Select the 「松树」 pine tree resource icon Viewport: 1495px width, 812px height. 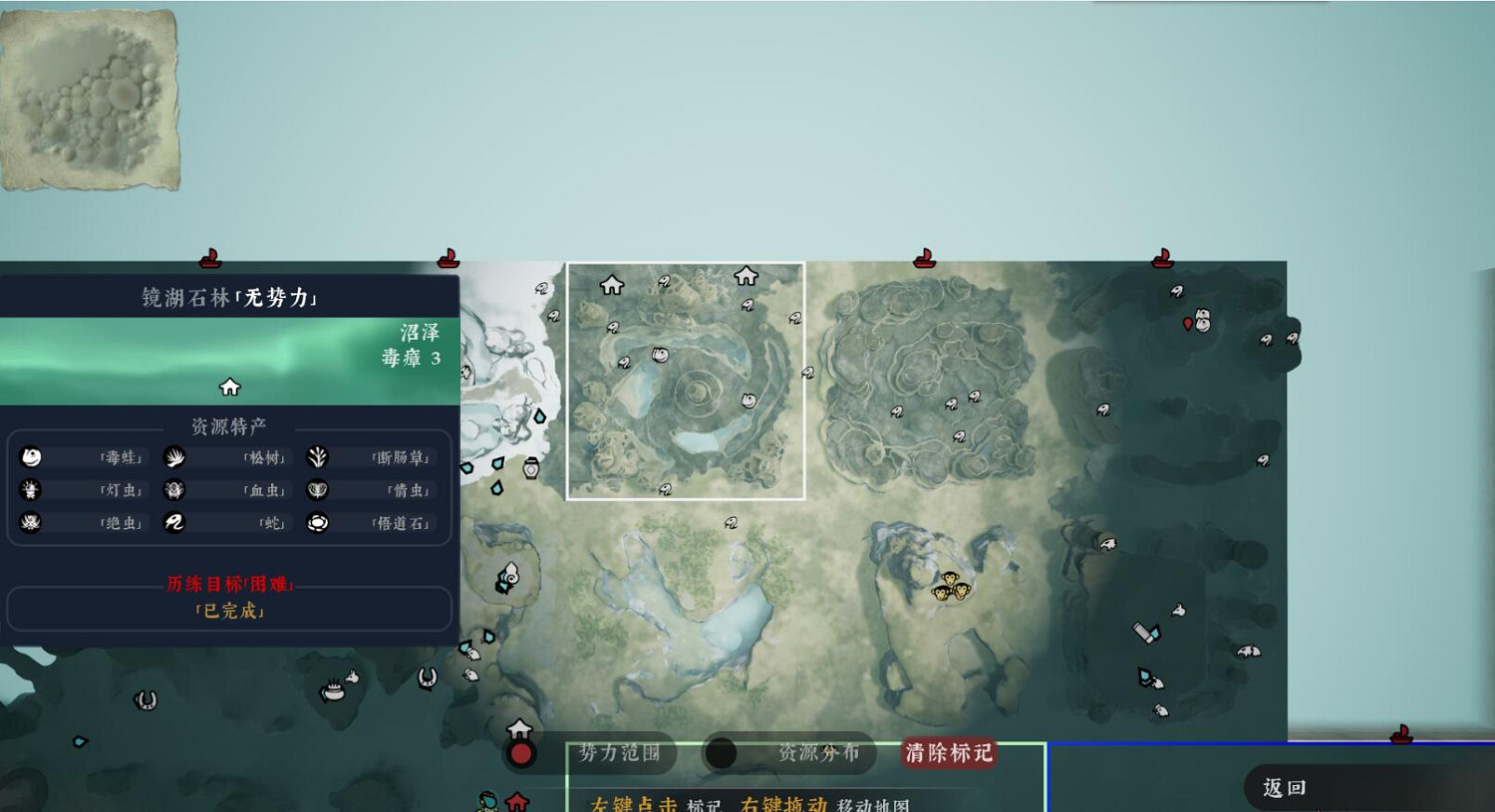pyautogui.click(x=175, y=456)
